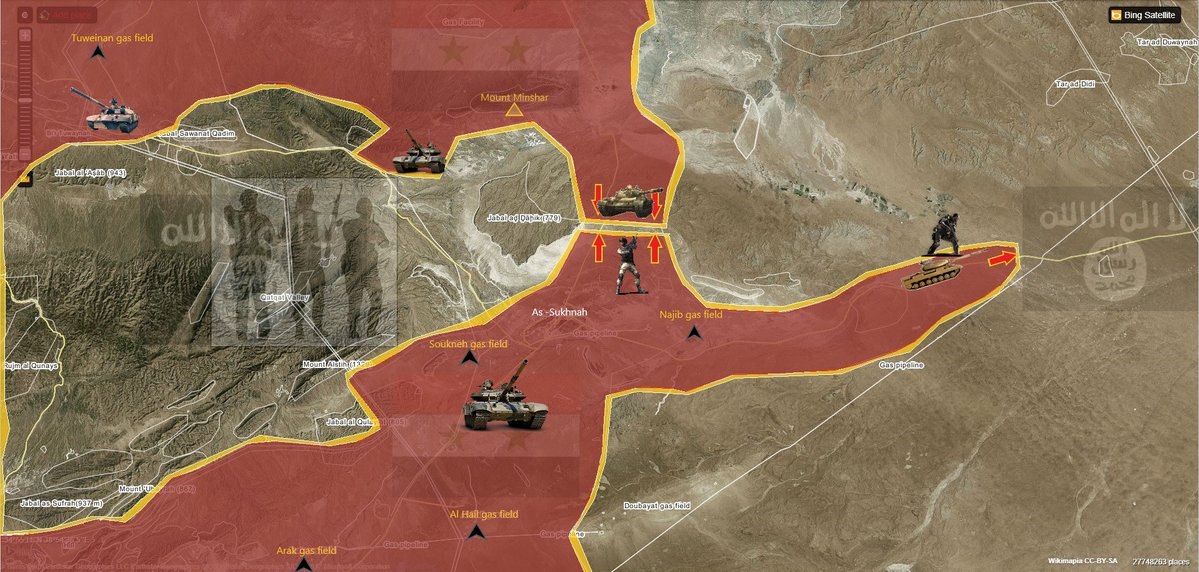This screenshot has height=572, width=1199.
Task: Click the orange icon below the zoom slider
Action: [25, 176]
